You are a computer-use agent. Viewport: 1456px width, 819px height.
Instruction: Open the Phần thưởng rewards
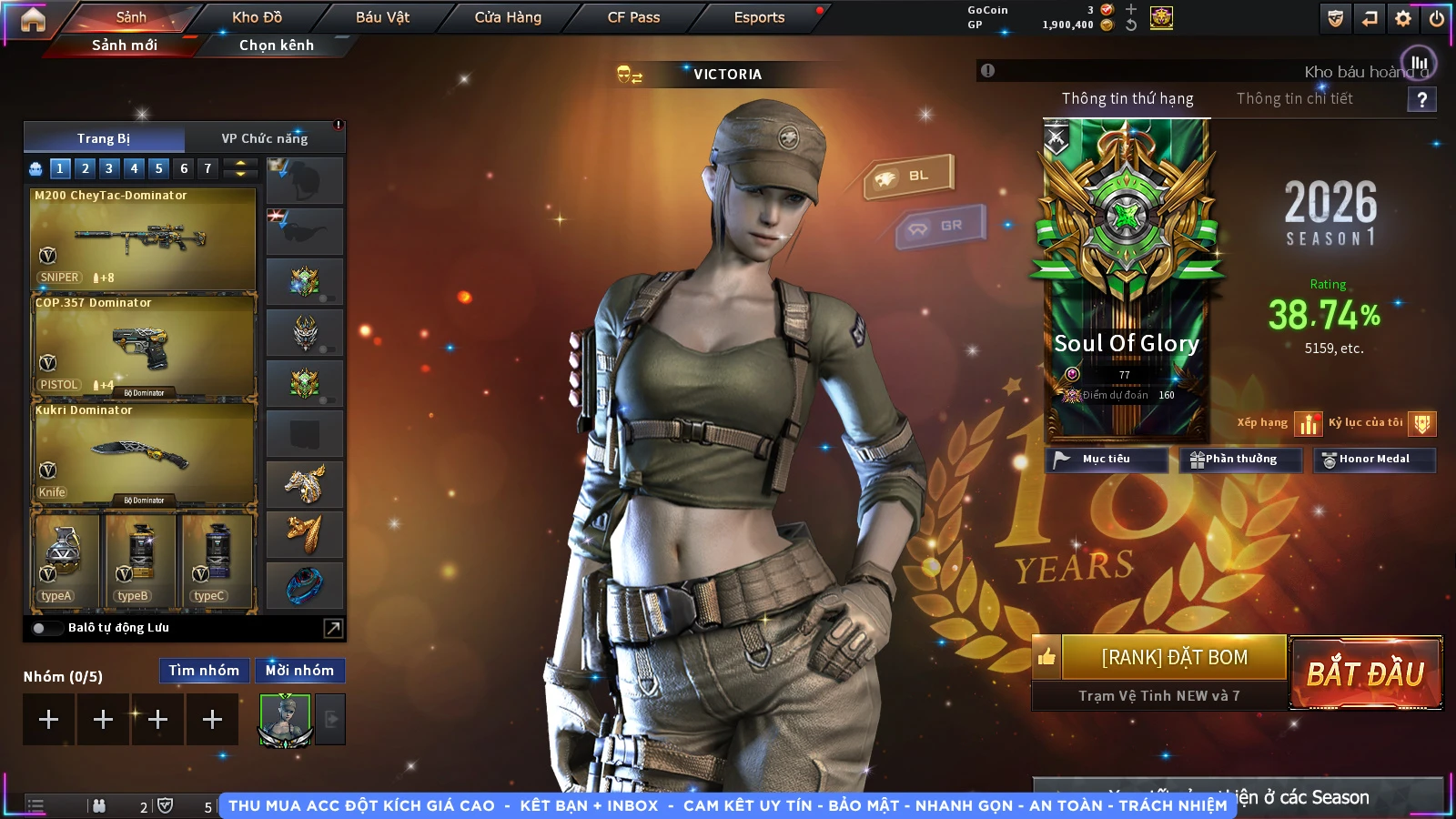1240,460
